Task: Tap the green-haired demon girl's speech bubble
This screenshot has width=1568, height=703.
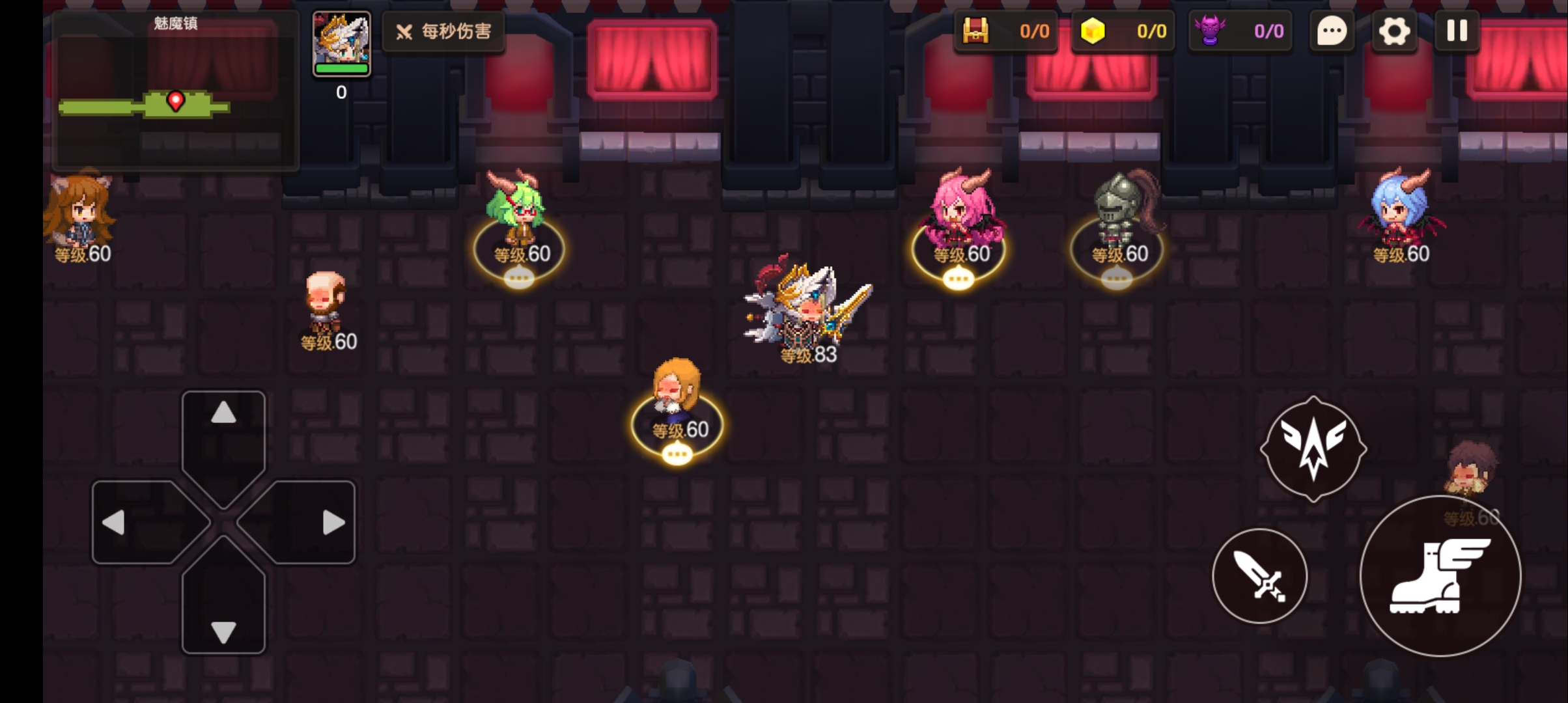Action: point(519,280)
